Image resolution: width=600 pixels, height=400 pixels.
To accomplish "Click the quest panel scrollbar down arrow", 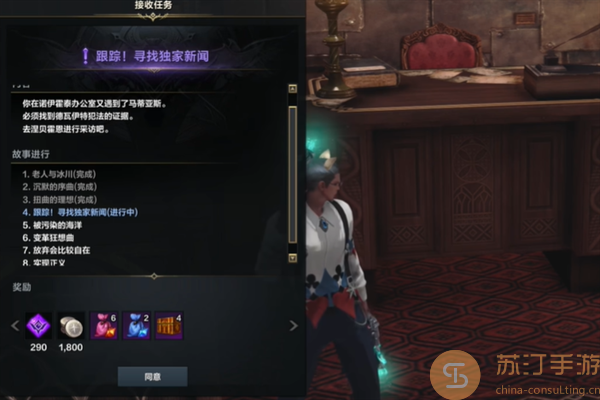I will [292, 258].
